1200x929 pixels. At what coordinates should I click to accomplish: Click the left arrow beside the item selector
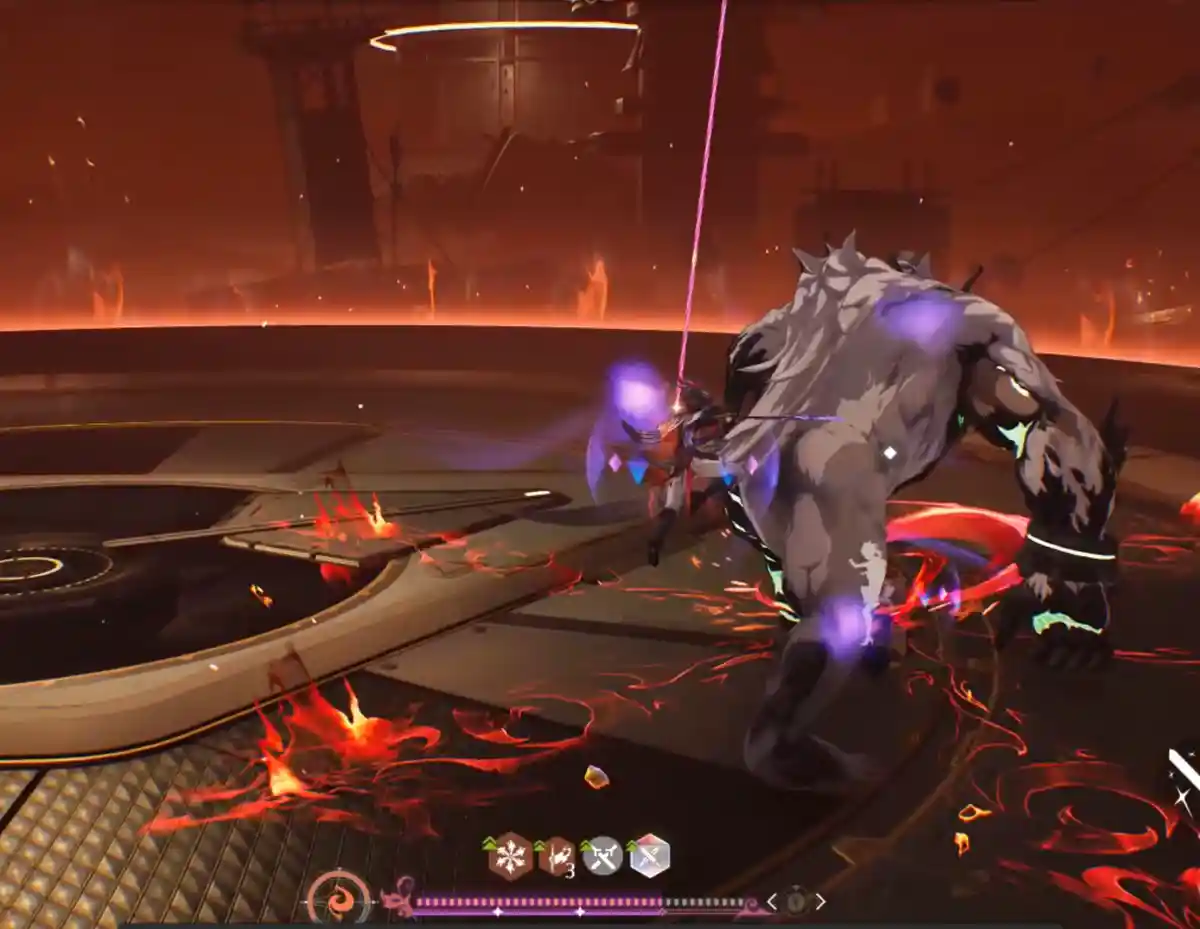(x=772, y=901)
